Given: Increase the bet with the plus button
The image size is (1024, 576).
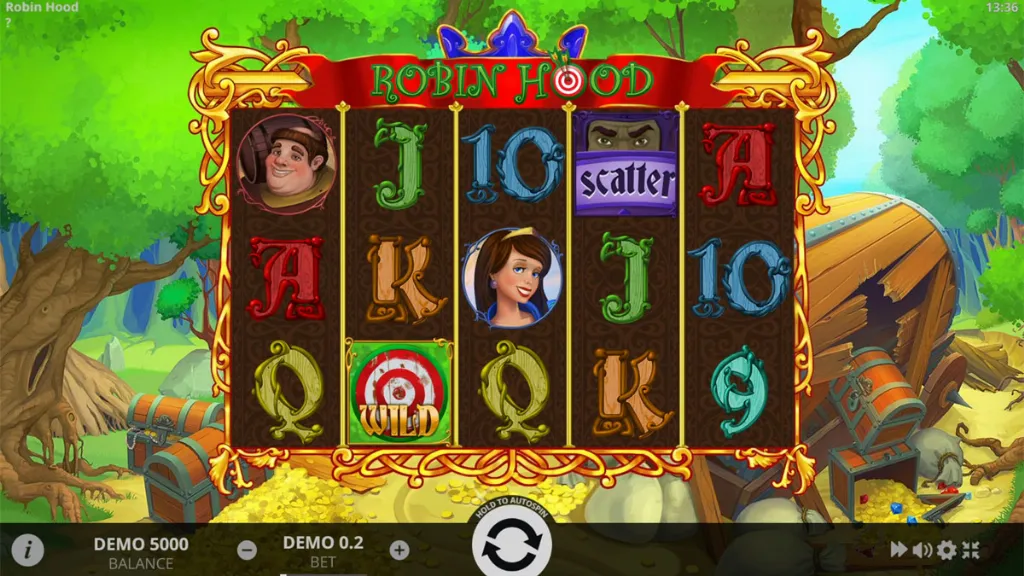Looking at the screenshot, I should pos(399,549).
